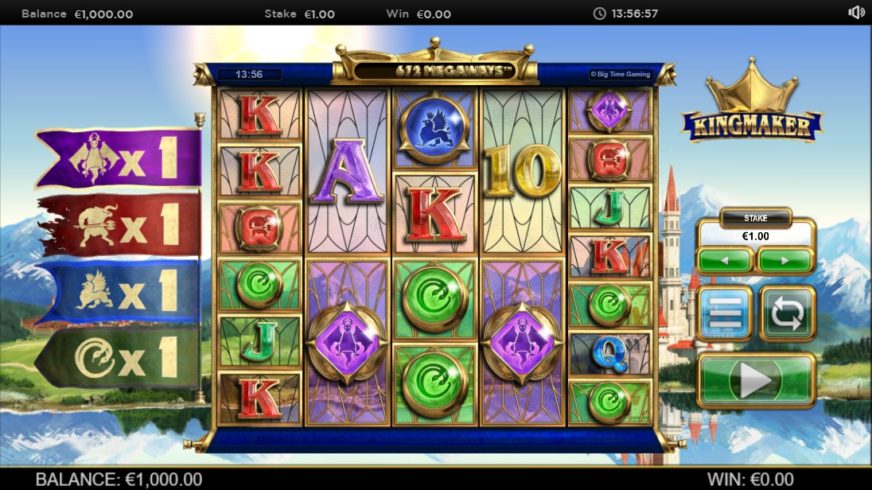Open autoplay with the circular arrows button
The width and height of the screenshot is (872, 490).
[x=787, y=314]
